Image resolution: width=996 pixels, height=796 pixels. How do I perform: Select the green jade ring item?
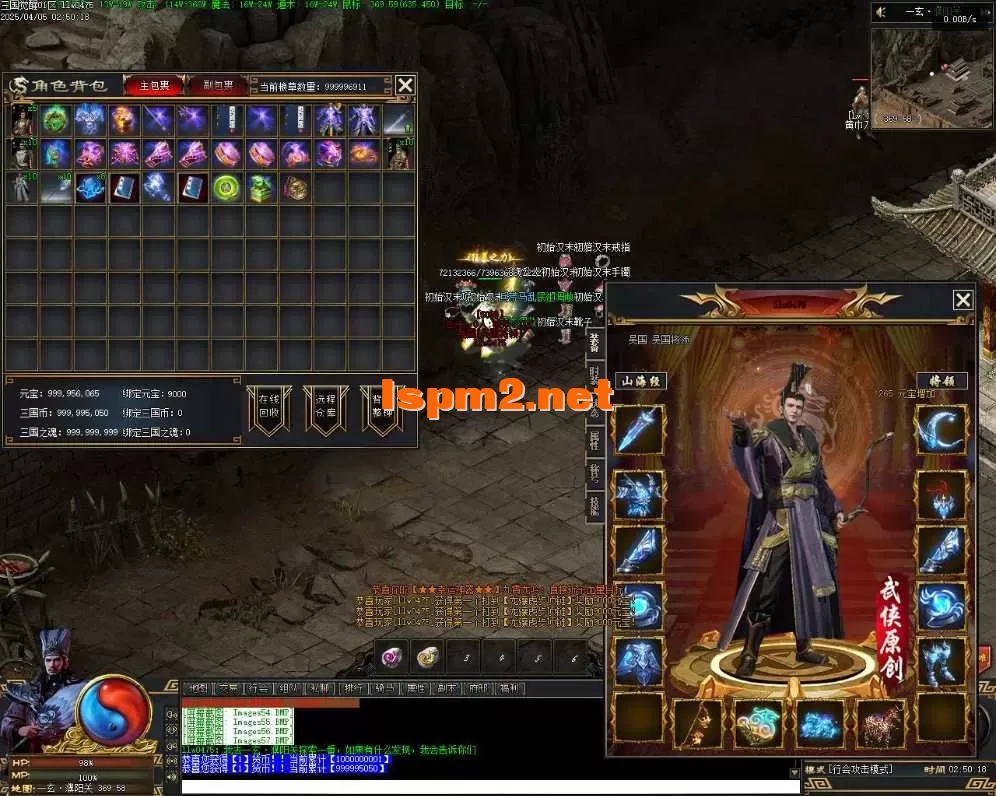point(227,187)
